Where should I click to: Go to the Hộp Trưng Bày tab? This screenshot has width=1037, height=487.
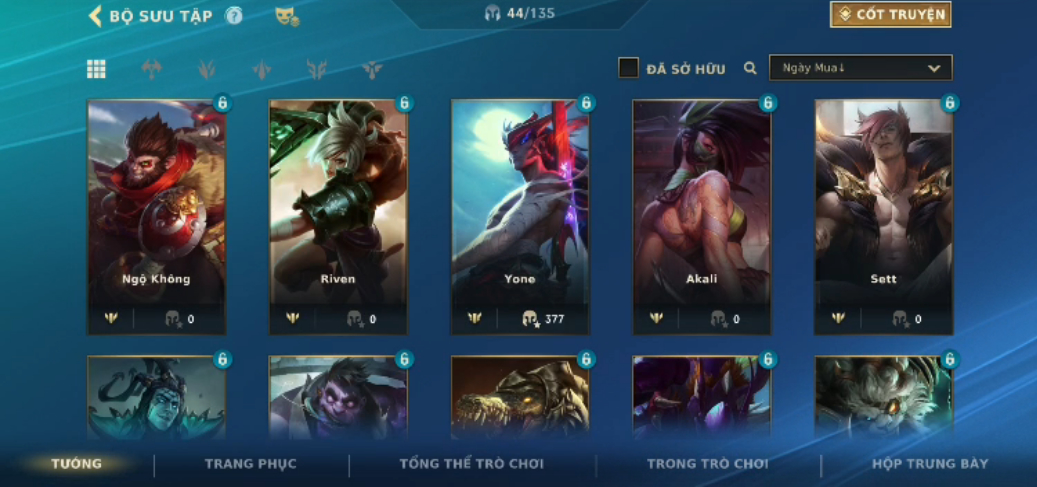pyautogui.click(x=930, y=464)
